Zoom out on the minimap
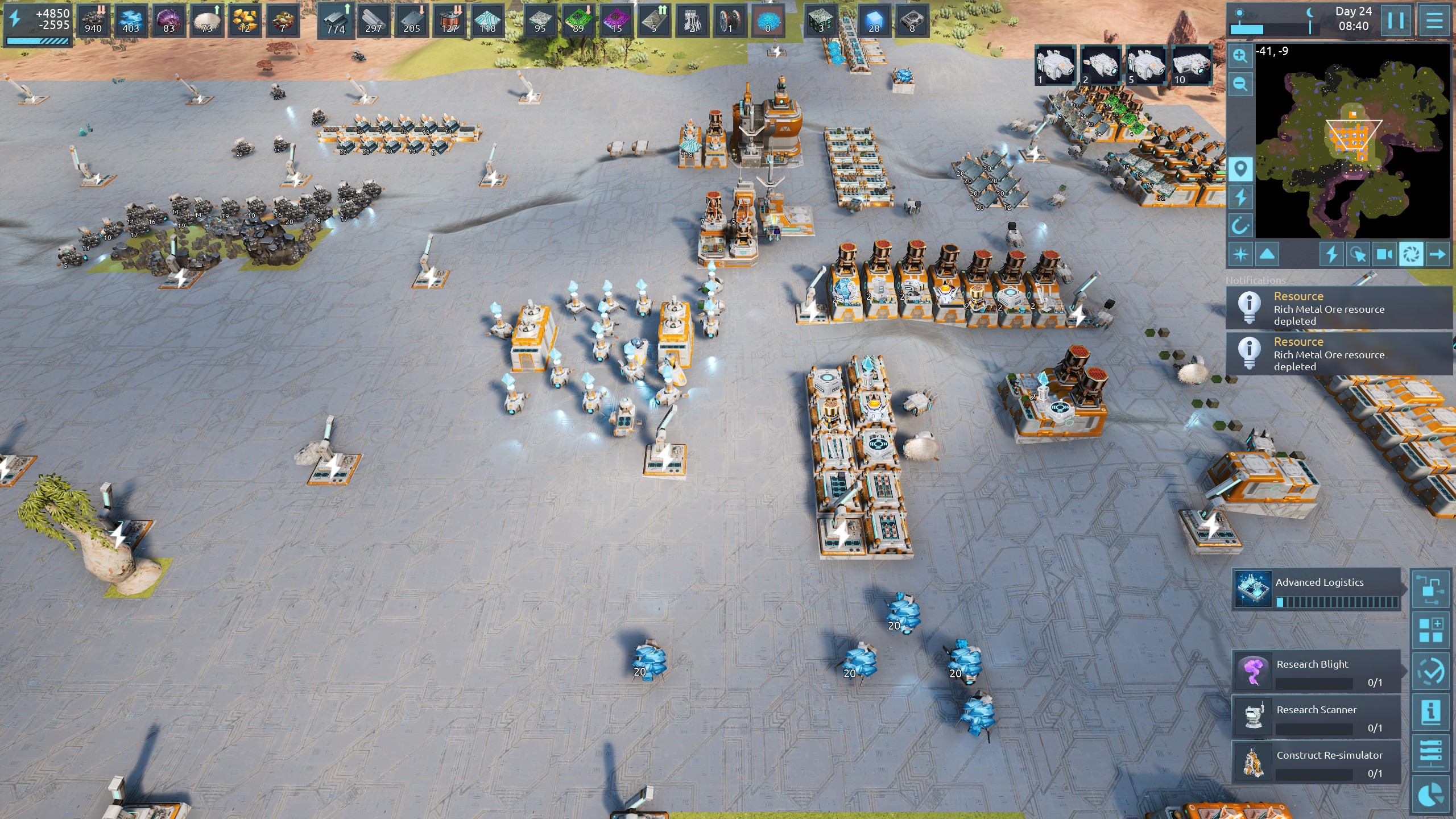This screenshot has width=1456, height=819. pyautogui.click(x=1240, y=84)
